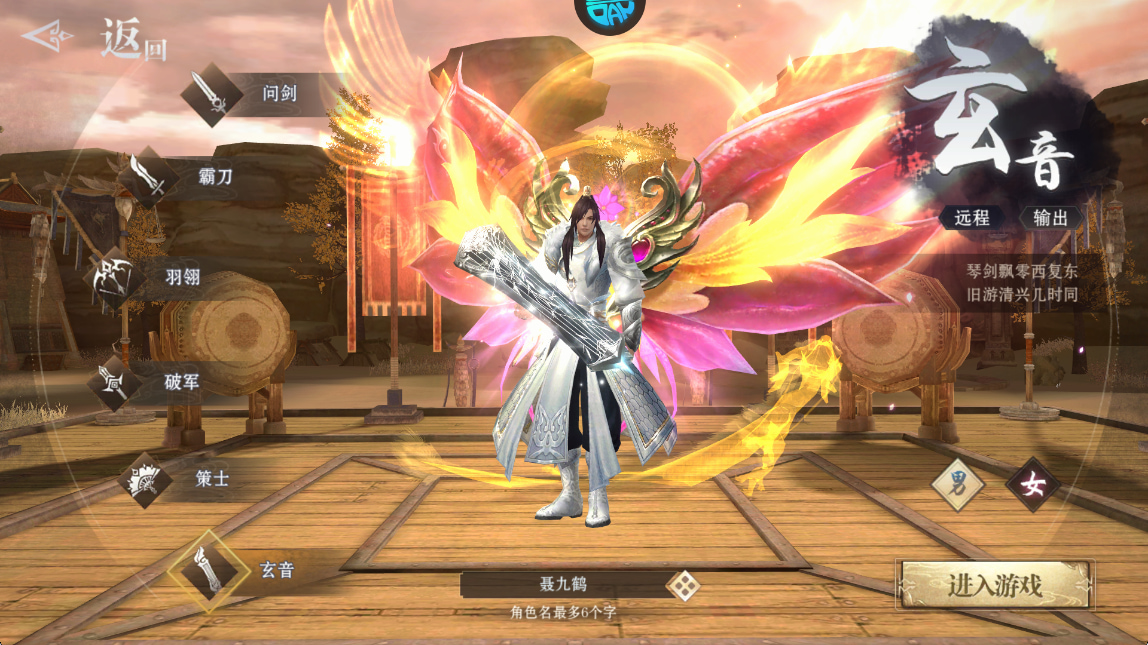Randomize the name with the dice button
This screenshot has height=645, width=1148.
[x=683, y=585]
